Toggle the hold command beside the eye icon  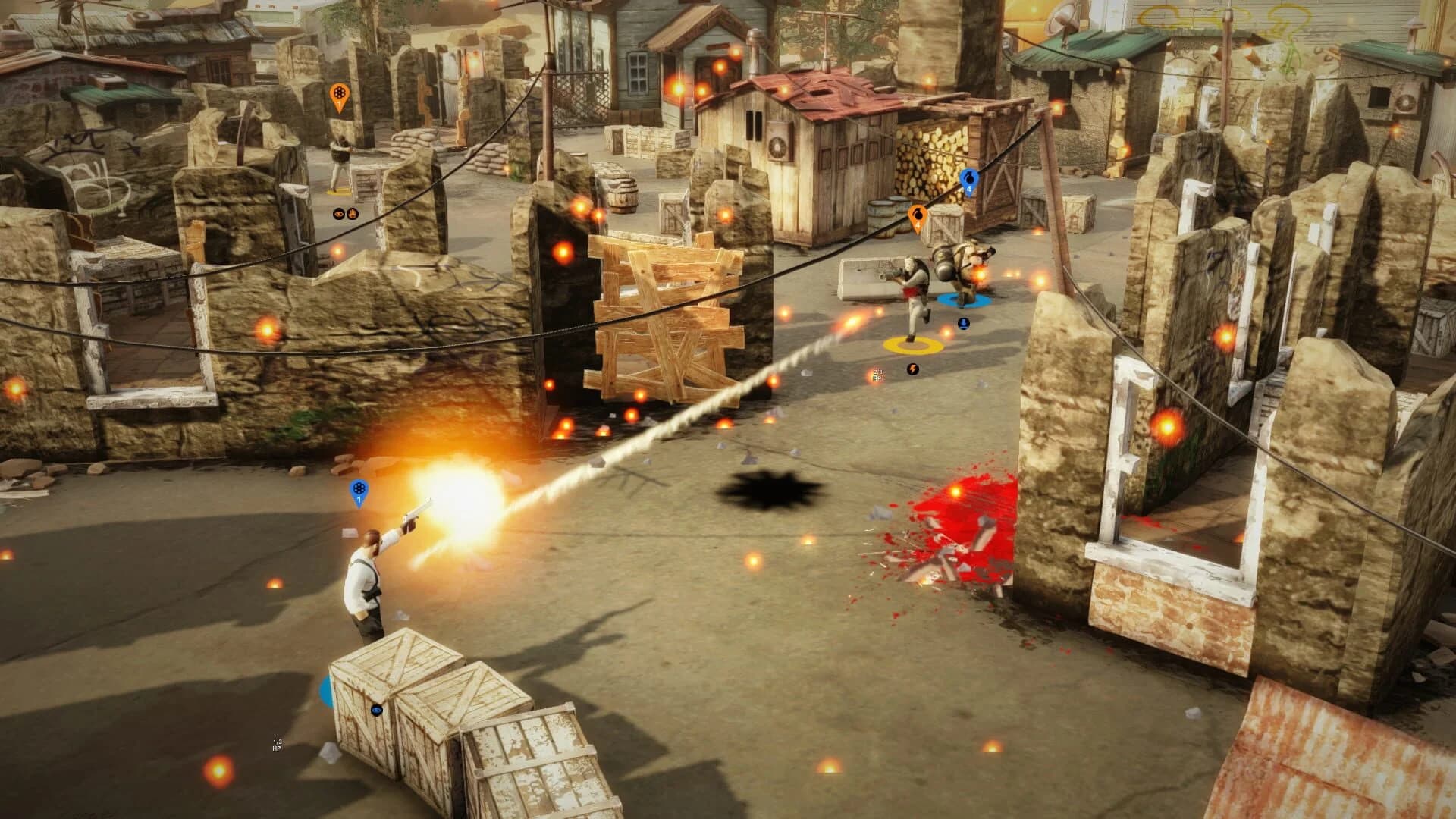point(352,214)
